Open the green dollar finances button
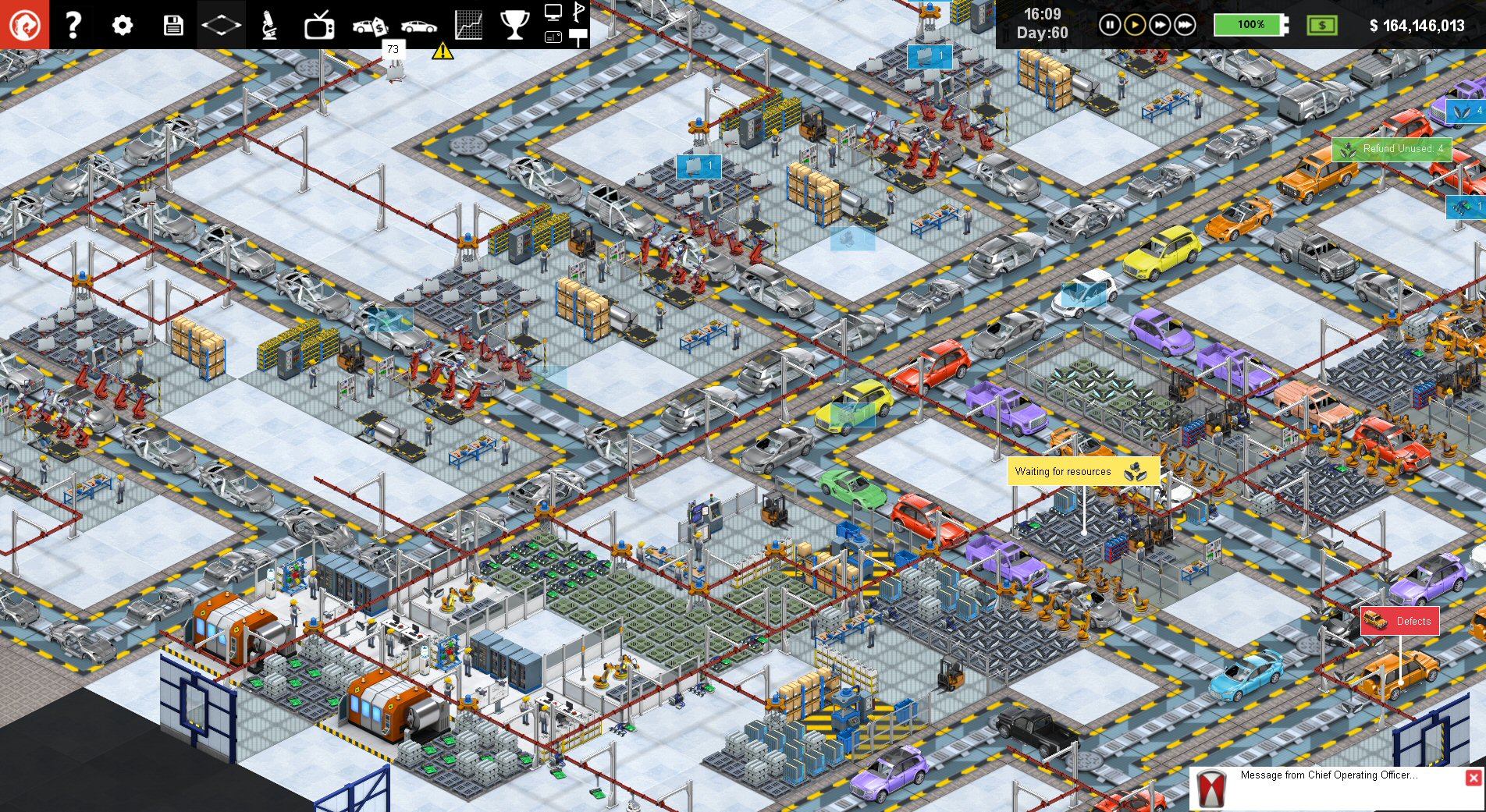1486x812 pixels. pyautogui.click(x=1321, y=25)
